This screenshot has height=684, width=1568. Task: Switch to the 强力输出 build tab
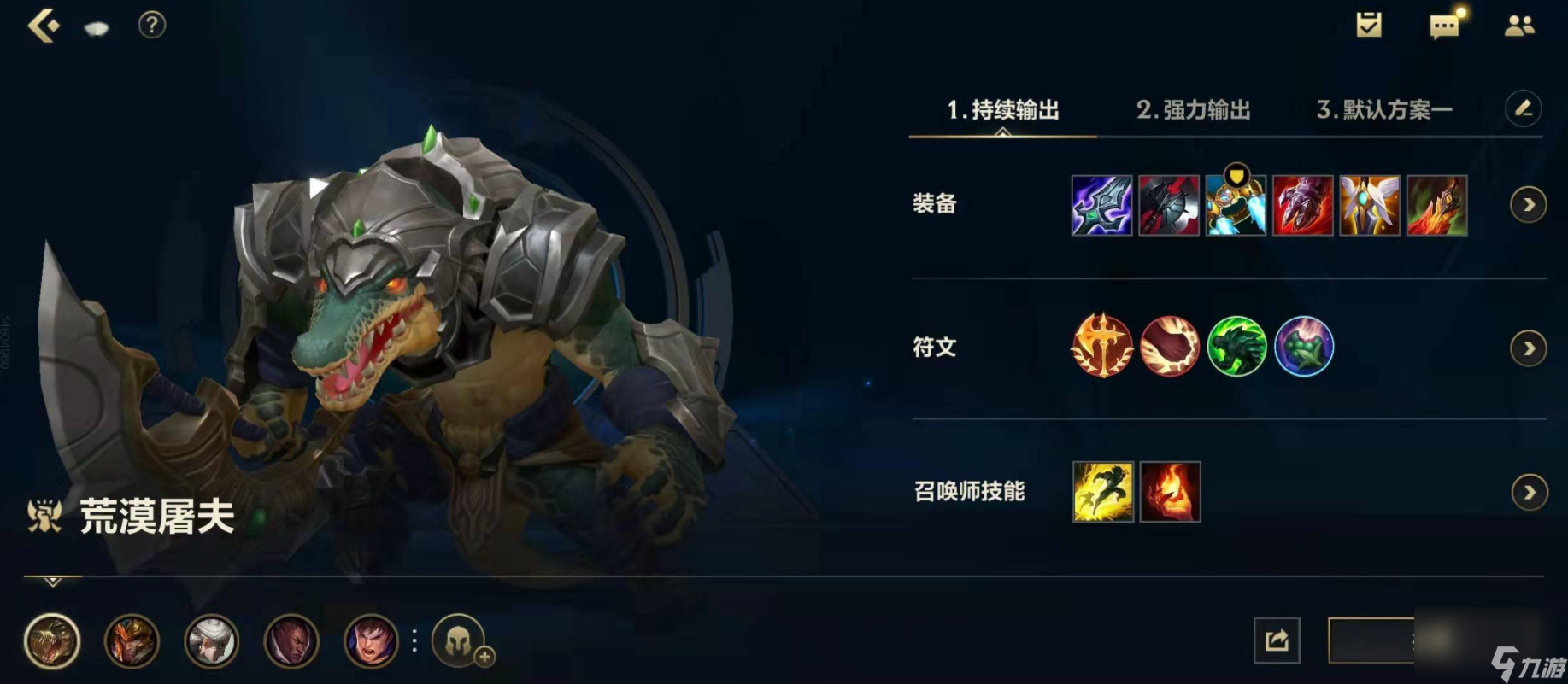[x=1193, y=109]
